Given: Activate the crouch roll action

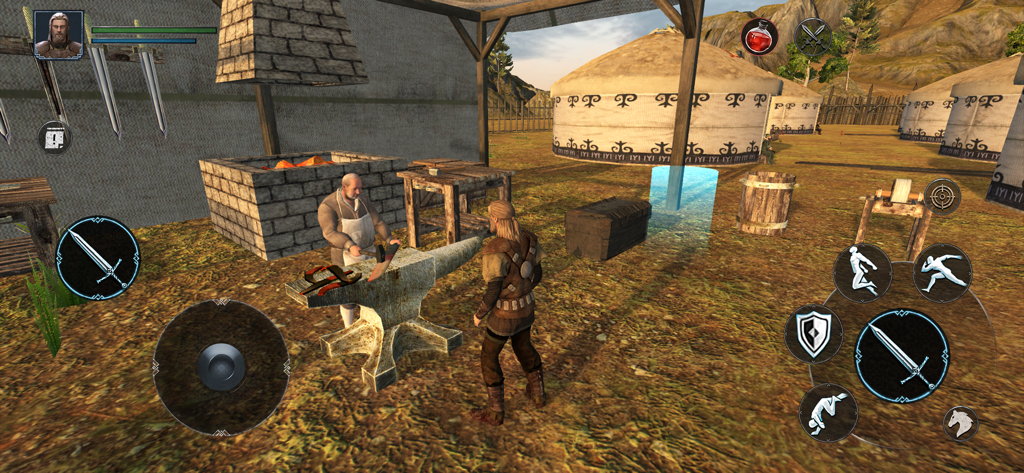Looking at the screenshot, I should tap(828, 412).
